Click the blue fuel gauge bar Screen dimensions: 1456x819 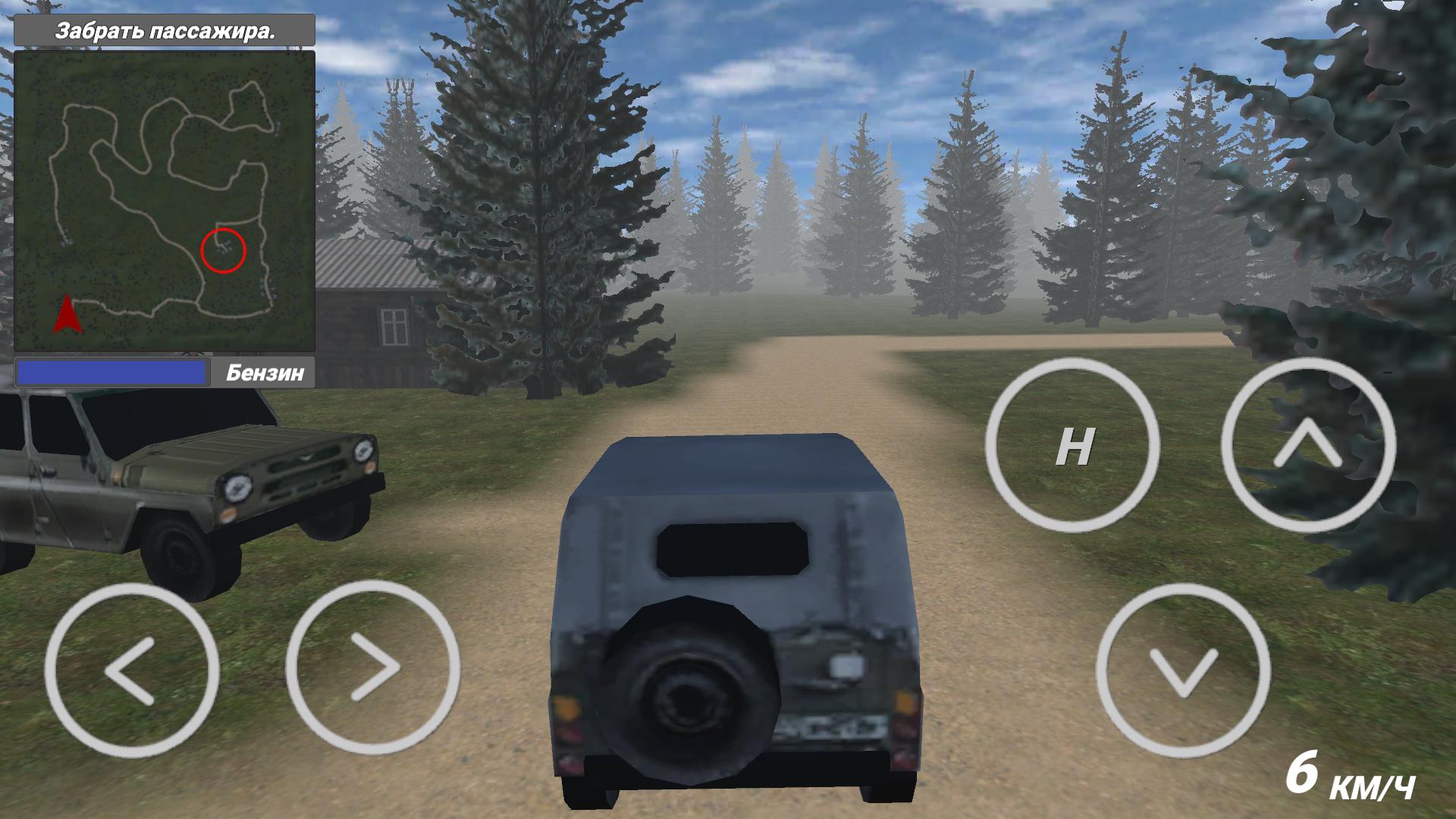point(112,372)
